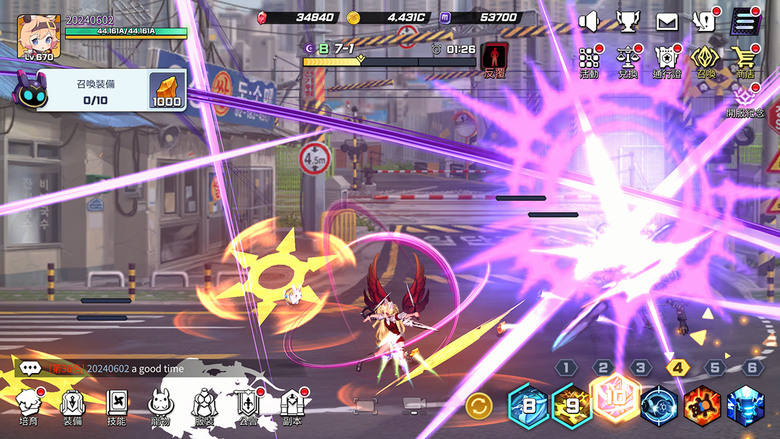The height and width of the screenshot is (439, 780).
Task: Toggle the gold auto-skill cycle button
Action: pos(479,405)
